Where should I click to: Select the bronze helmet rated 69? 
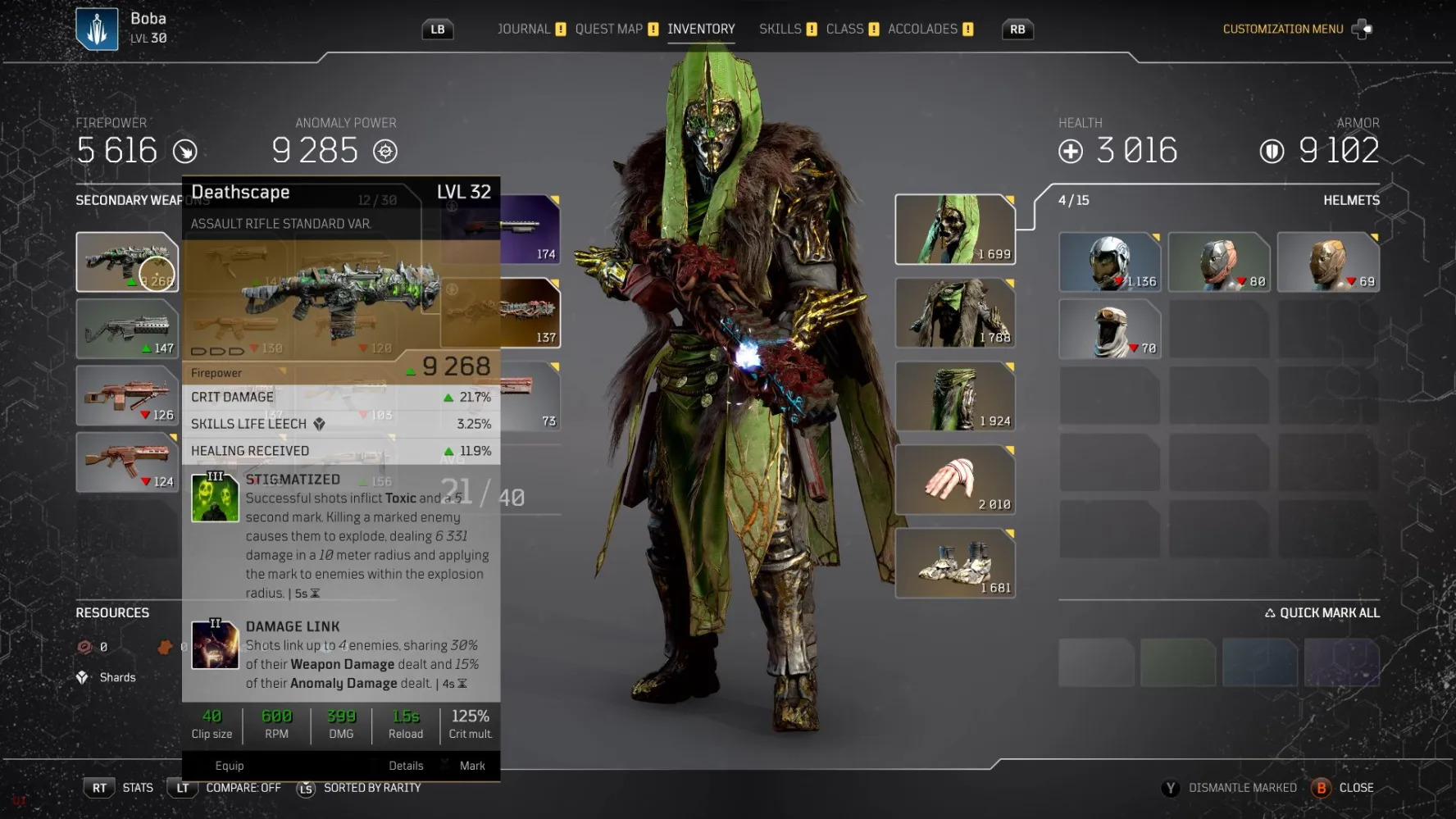coord(1327,262)
